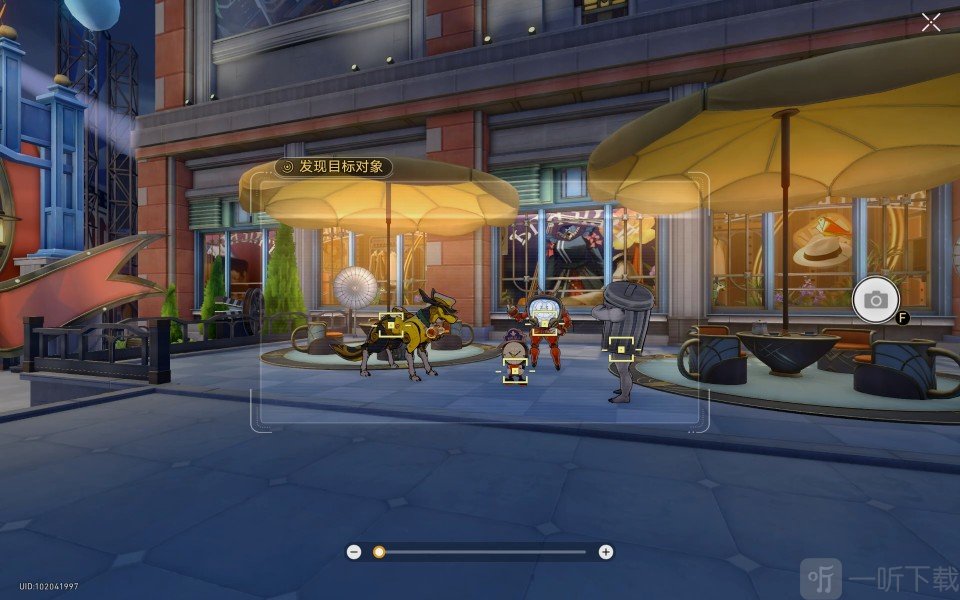Screen dimensions: 960x600
Task: Take a photo with the camera shutter button
Action: coord(875,299)
